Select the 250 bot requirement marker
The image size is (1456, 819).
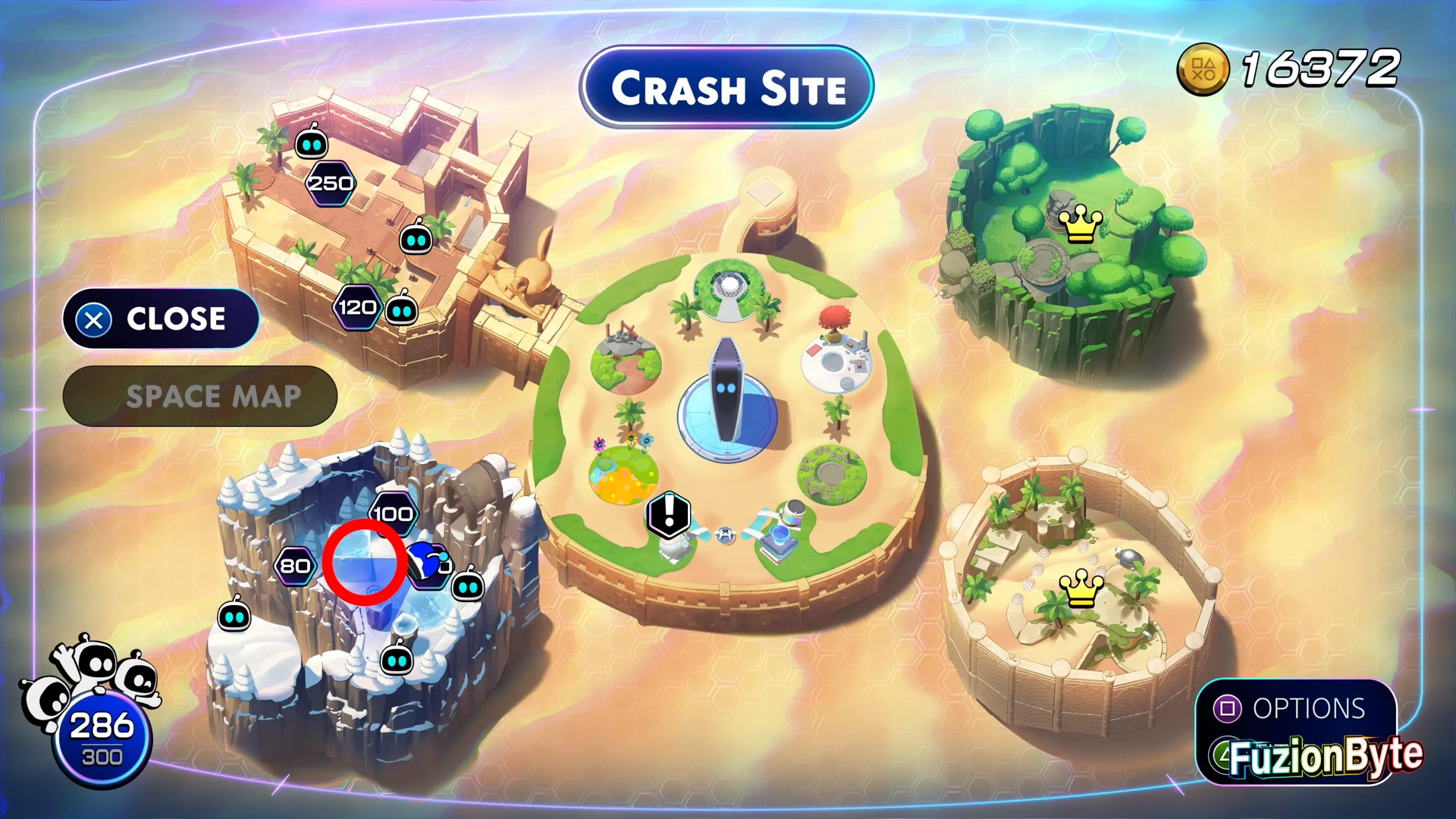click(x=331, y=184)
